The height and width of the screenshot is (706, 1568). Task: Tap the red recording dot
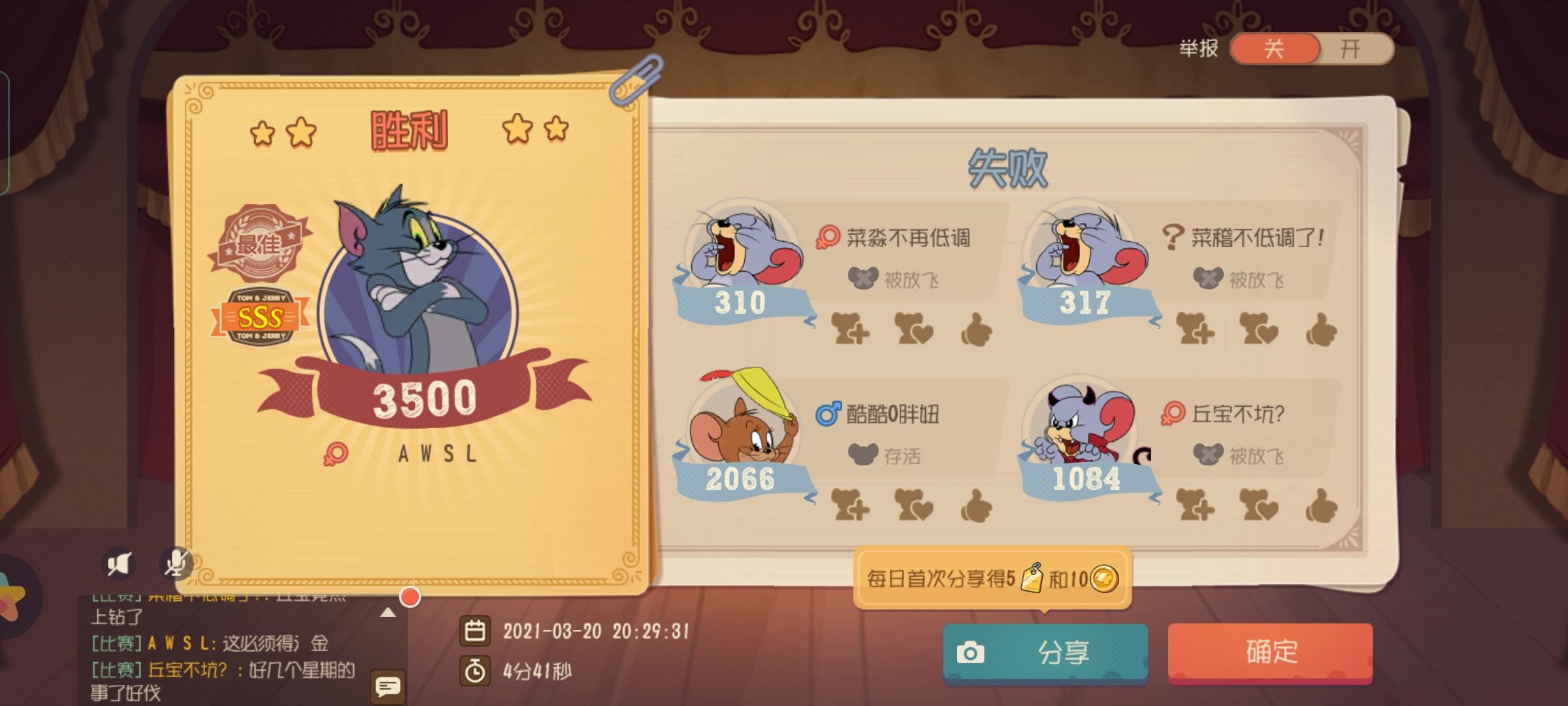point(408,595)
